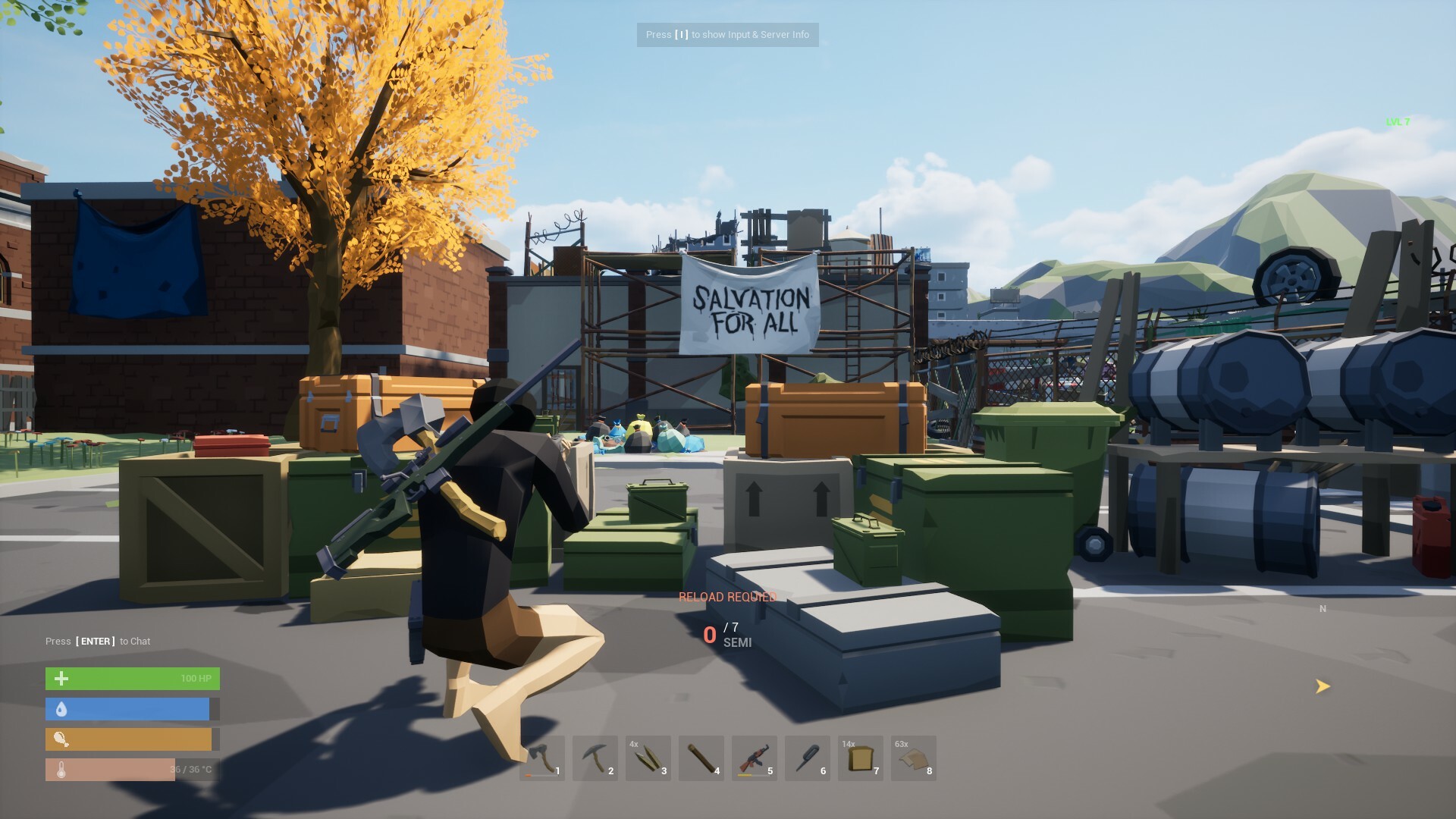This screenshot has width=1456, height=819.
Task: Click the drumstick hunger icon
Action: point(61,739)
